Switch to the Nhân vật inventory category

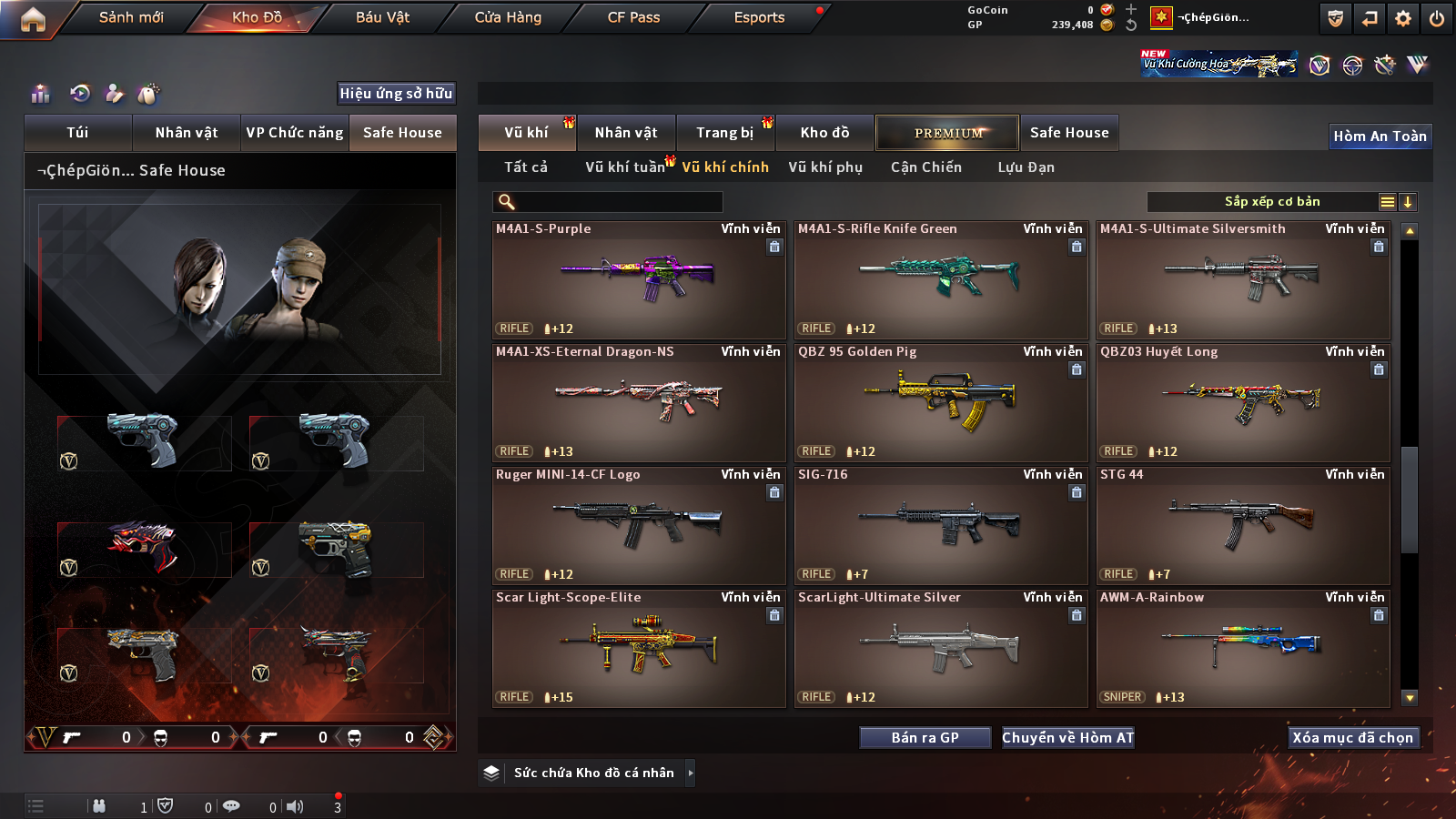tap(626, 133)
